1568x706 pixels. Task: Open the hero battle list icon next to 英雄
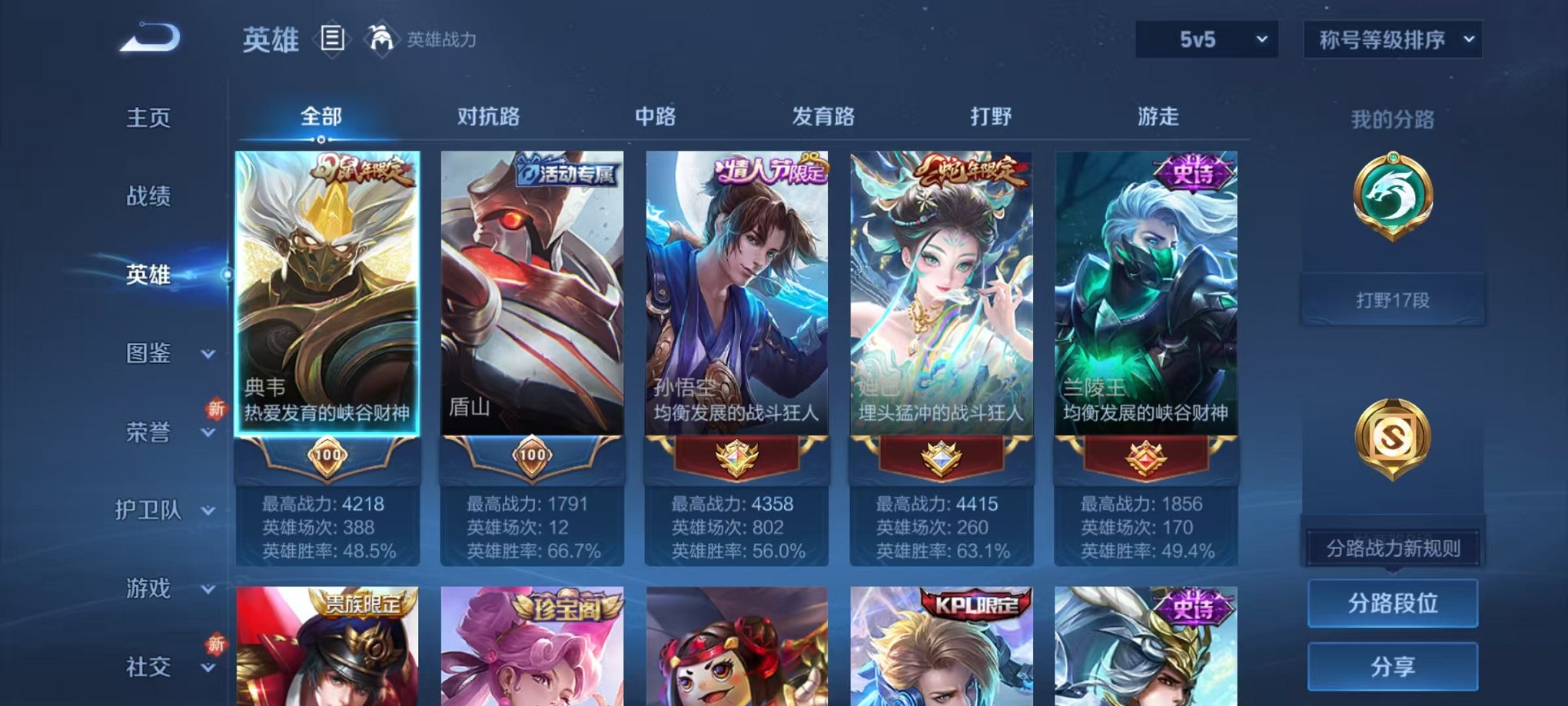pos(332,40)
